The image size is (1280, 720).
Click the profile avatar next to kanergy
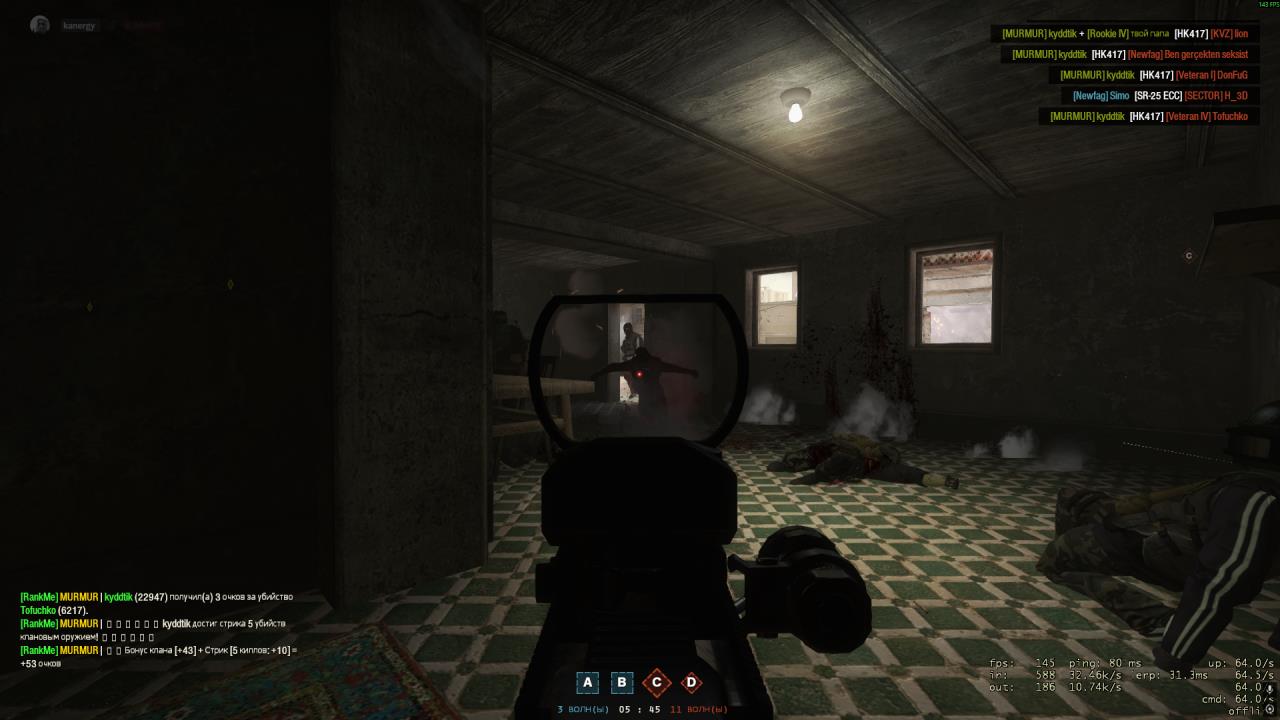pos(38,24)
